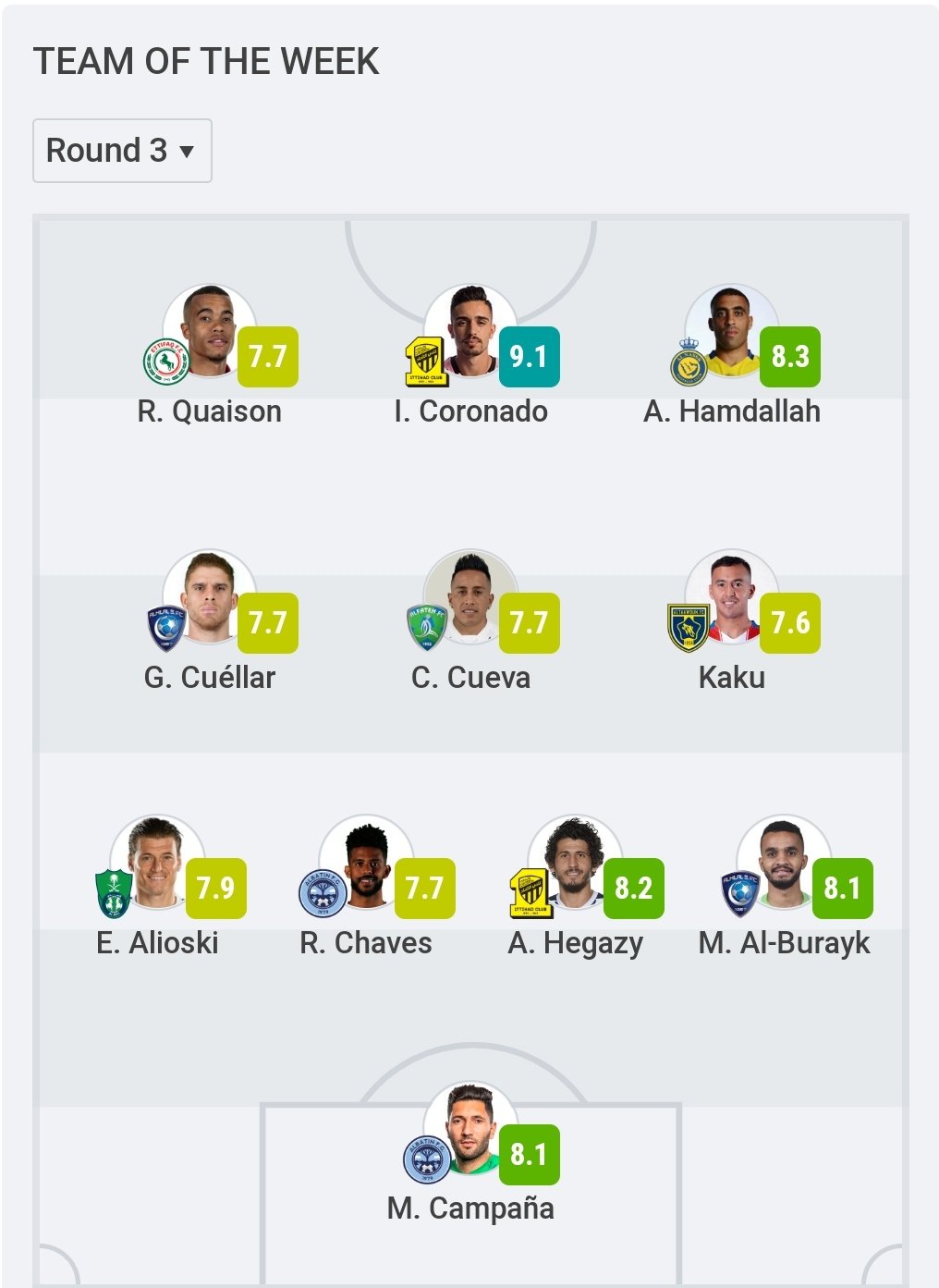The width and height of the screenshot is (939, 1288).
Task: Select R. Chaves's player portrait
Action: [x=366, y=863]
